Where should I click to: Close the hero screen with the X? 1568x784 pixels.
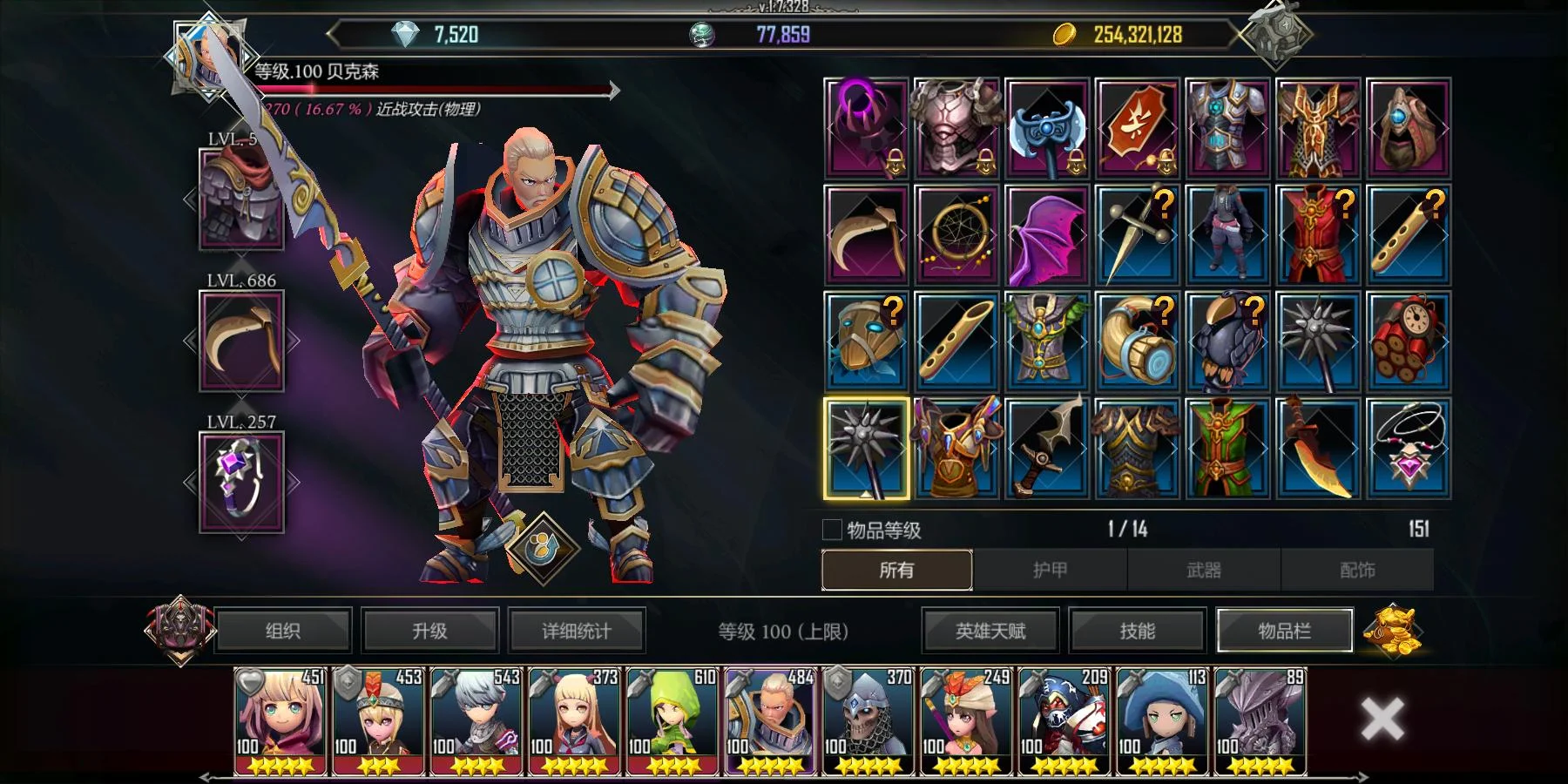[x=1382, y=720]
